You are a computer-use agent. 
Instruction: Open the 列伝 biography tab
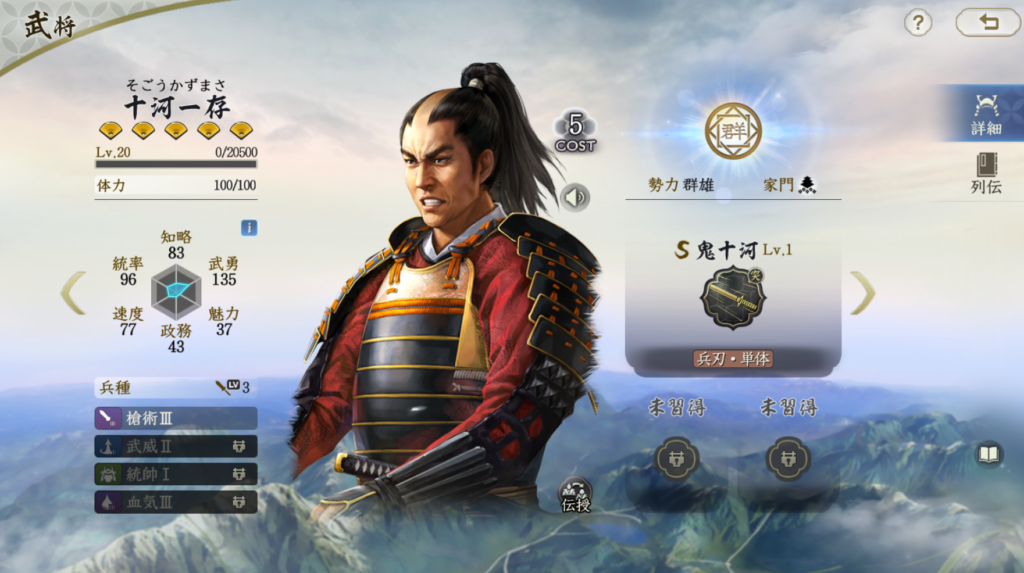coord(986,172)
